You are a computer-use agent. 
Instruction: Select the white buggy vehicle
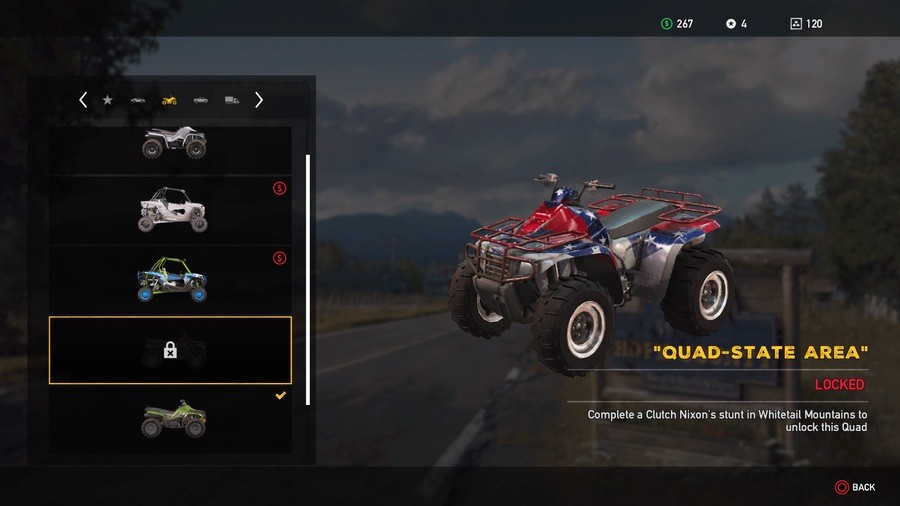[x=171, y=210]
